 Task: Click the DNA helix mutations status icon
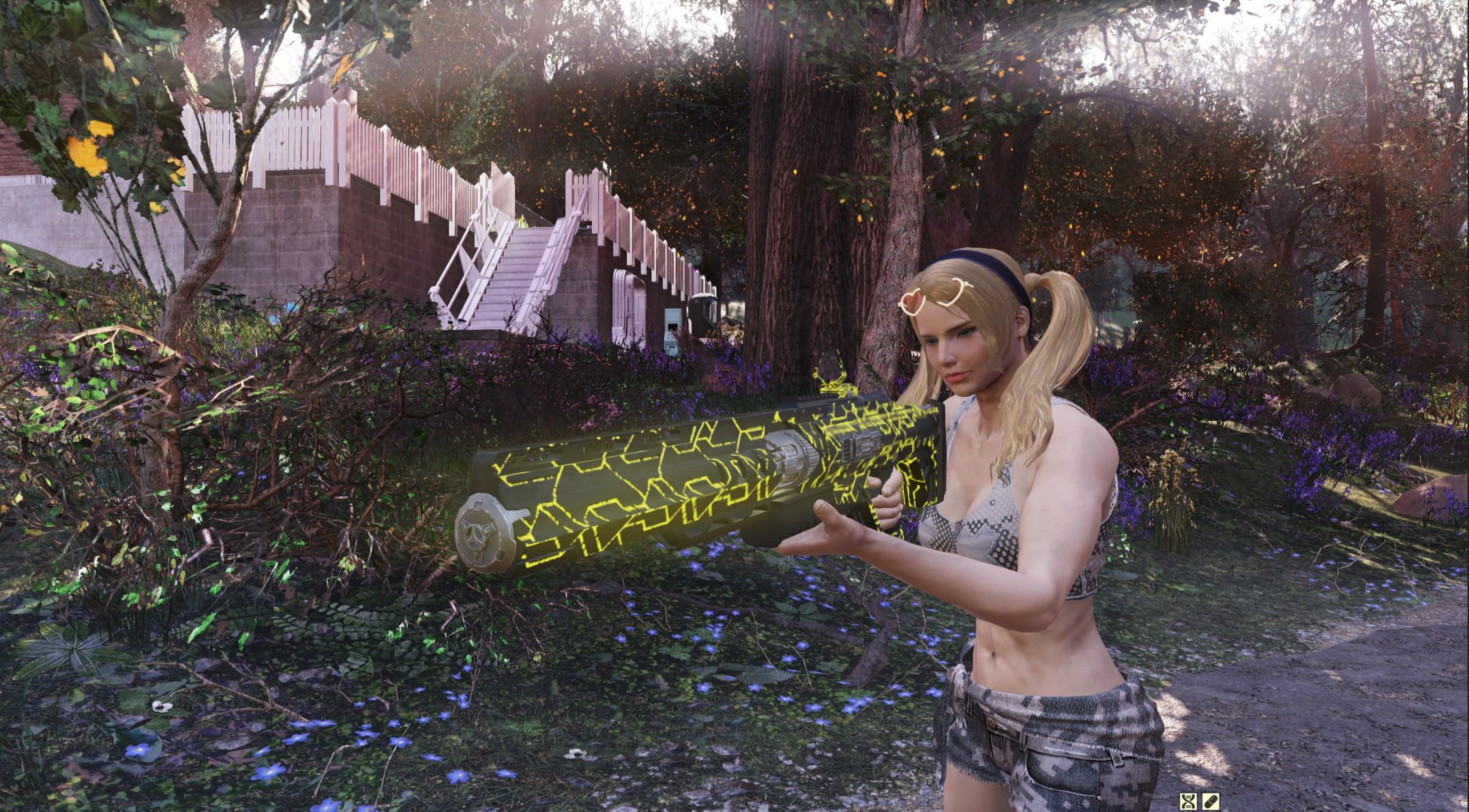pyautogui.click(x=1189, y=801)
